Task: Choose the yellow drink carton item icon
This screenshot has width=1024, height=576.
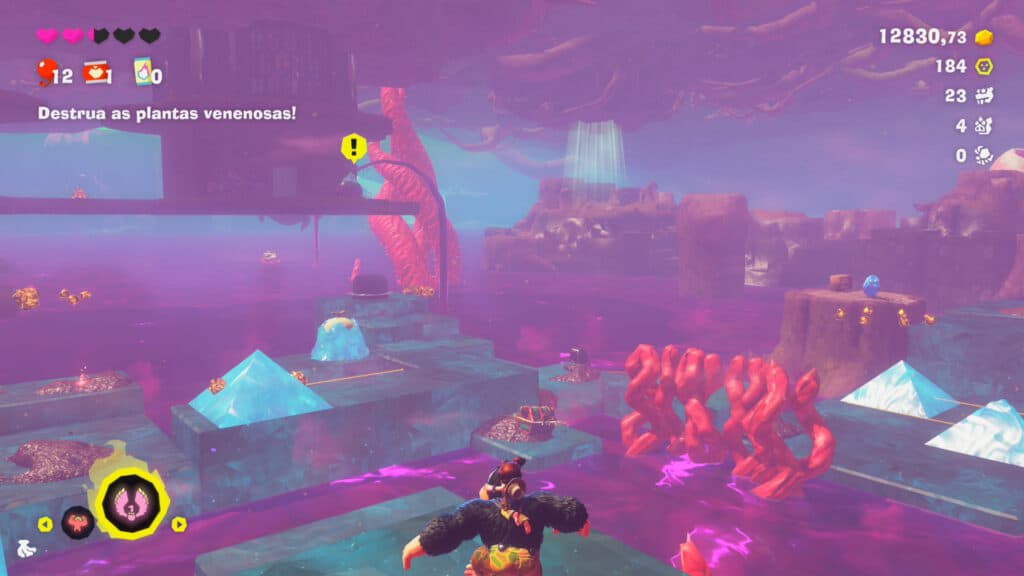Action: (x=141, y=73)
